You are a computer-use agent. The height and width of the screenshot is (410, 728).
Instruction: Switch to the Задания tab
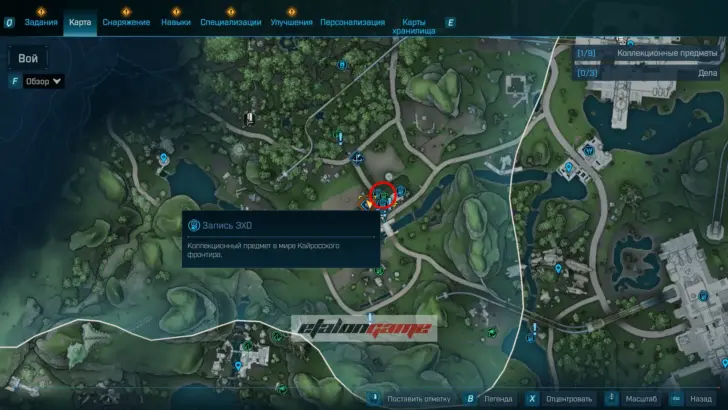point(41,22)
